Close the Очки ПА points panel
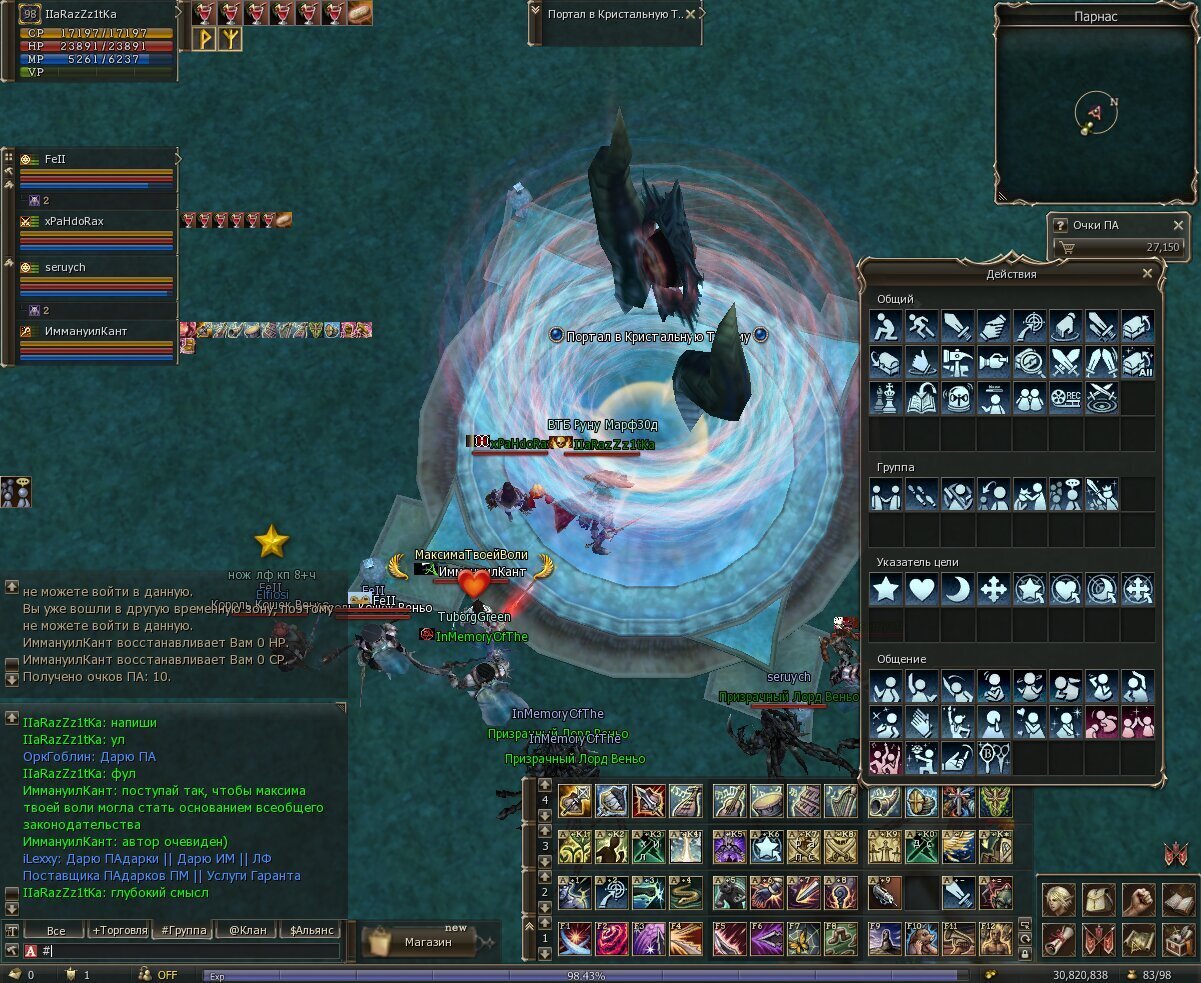 coord(1178,225)
